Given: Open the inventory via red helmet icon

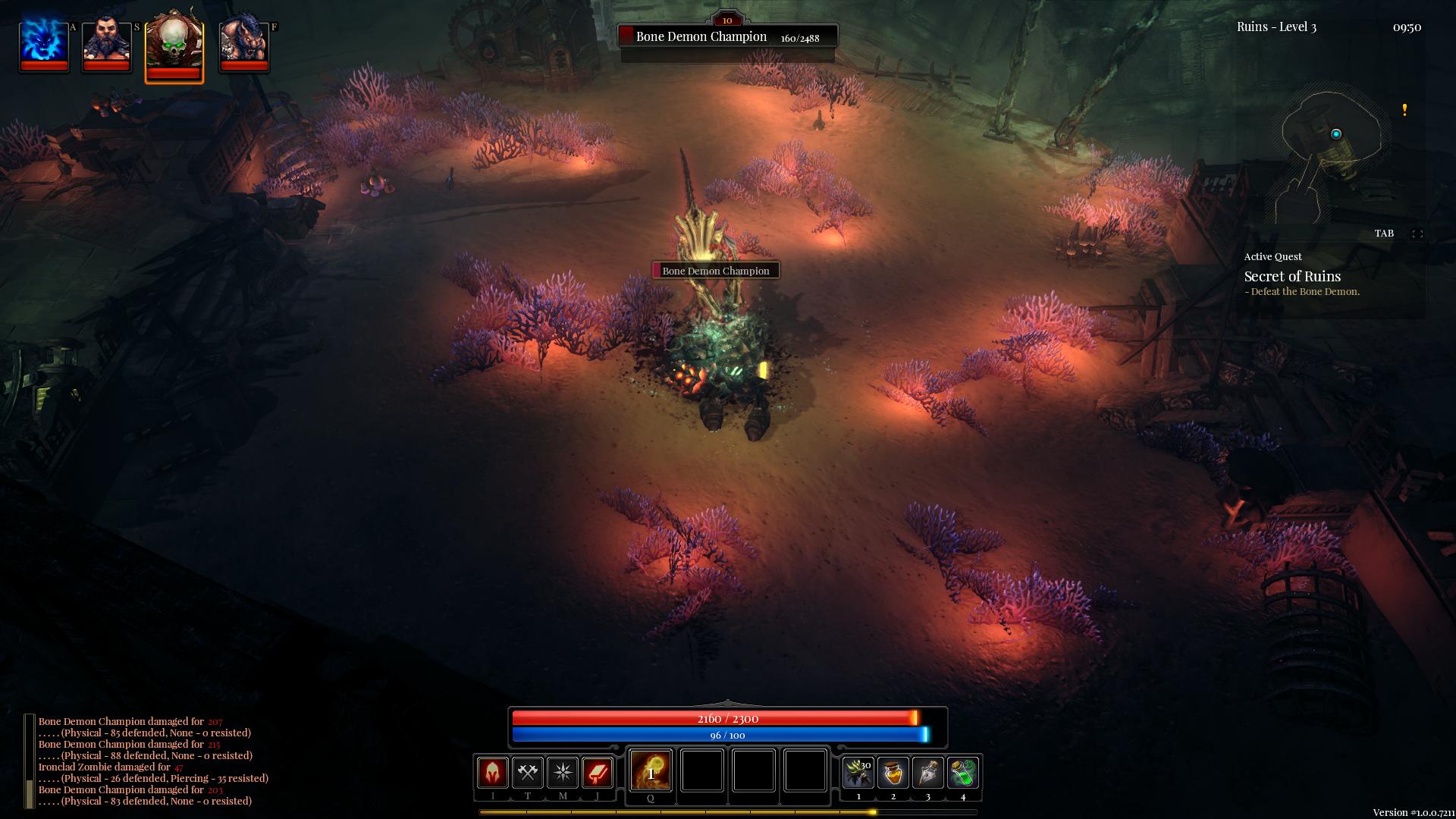Looking at the screenshot, I should click(493, 773).
